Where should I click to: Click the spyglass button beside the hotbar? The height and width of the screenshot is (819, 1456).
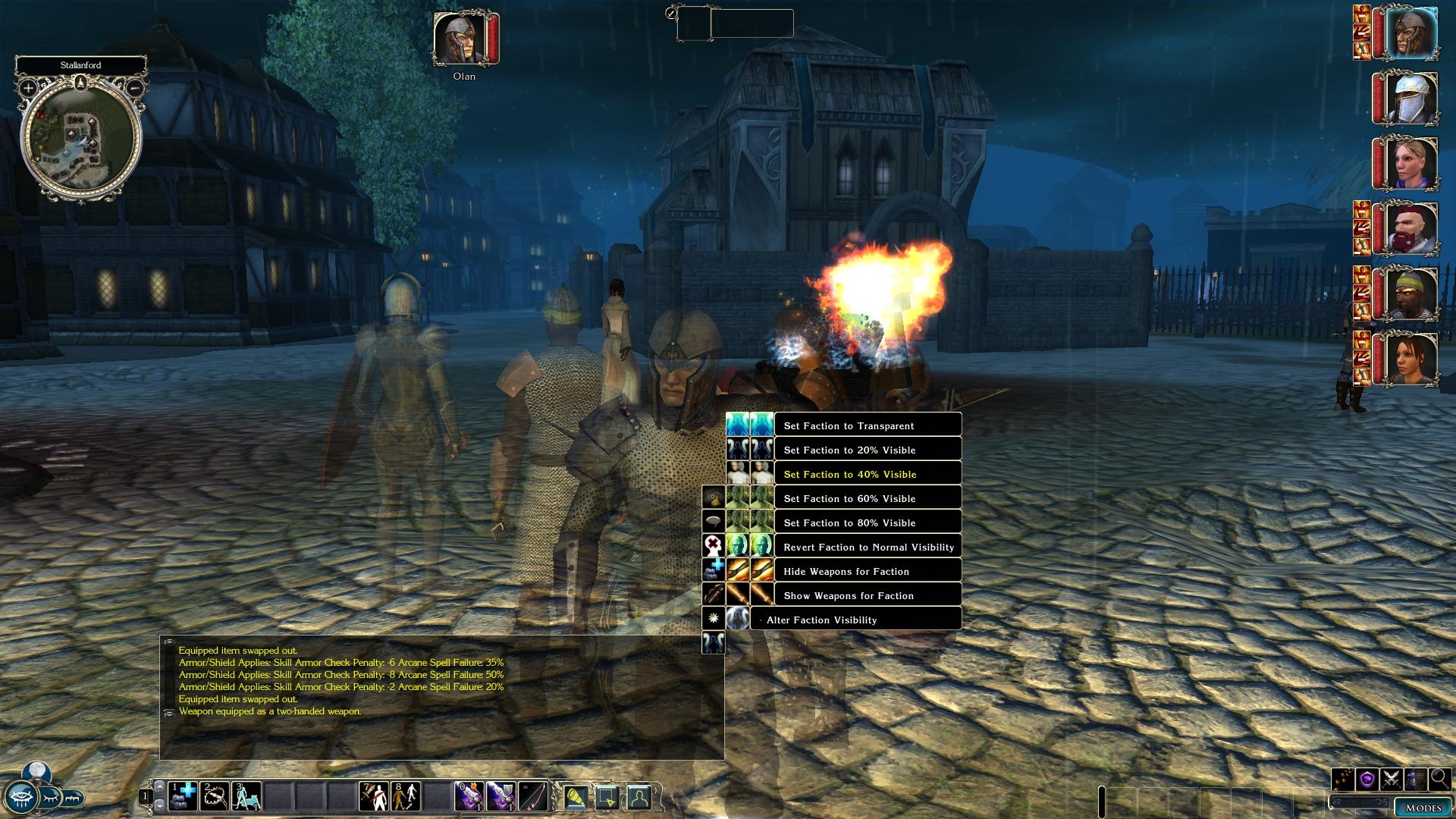[73, 798]
